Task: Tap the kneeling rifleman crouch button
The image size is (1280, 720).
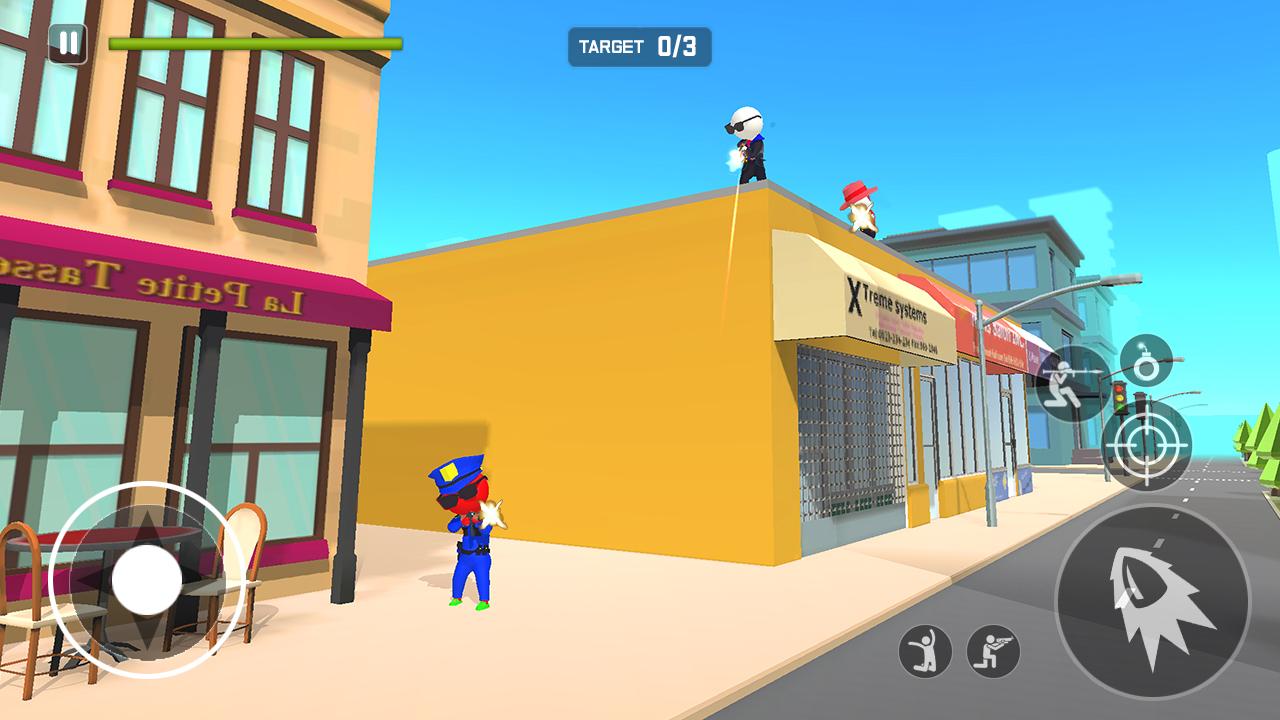Action: (x=993, y=651)
